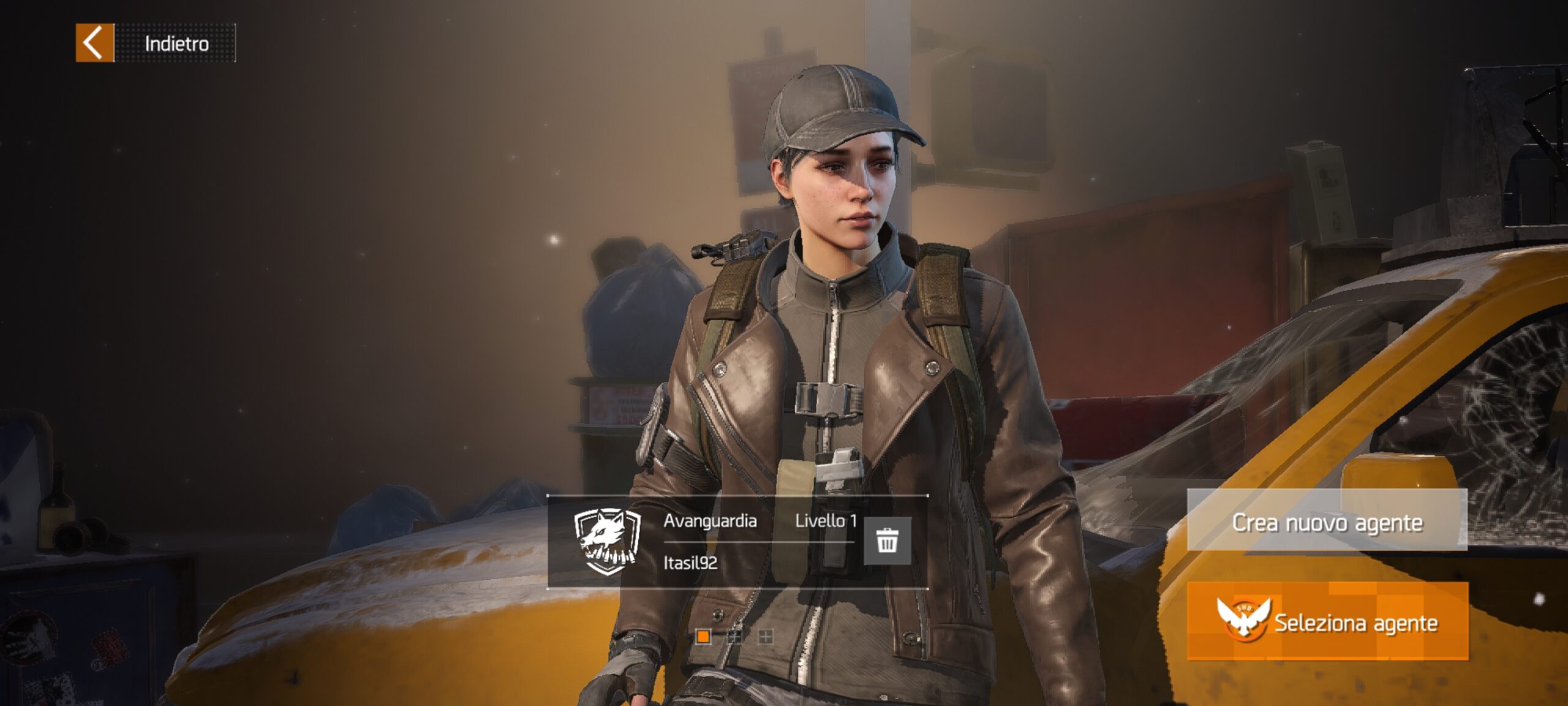Choose the orange highlighted agent slot indicator
The height and width of the screenshot is (706, 1568).
(x=703, y=637)
